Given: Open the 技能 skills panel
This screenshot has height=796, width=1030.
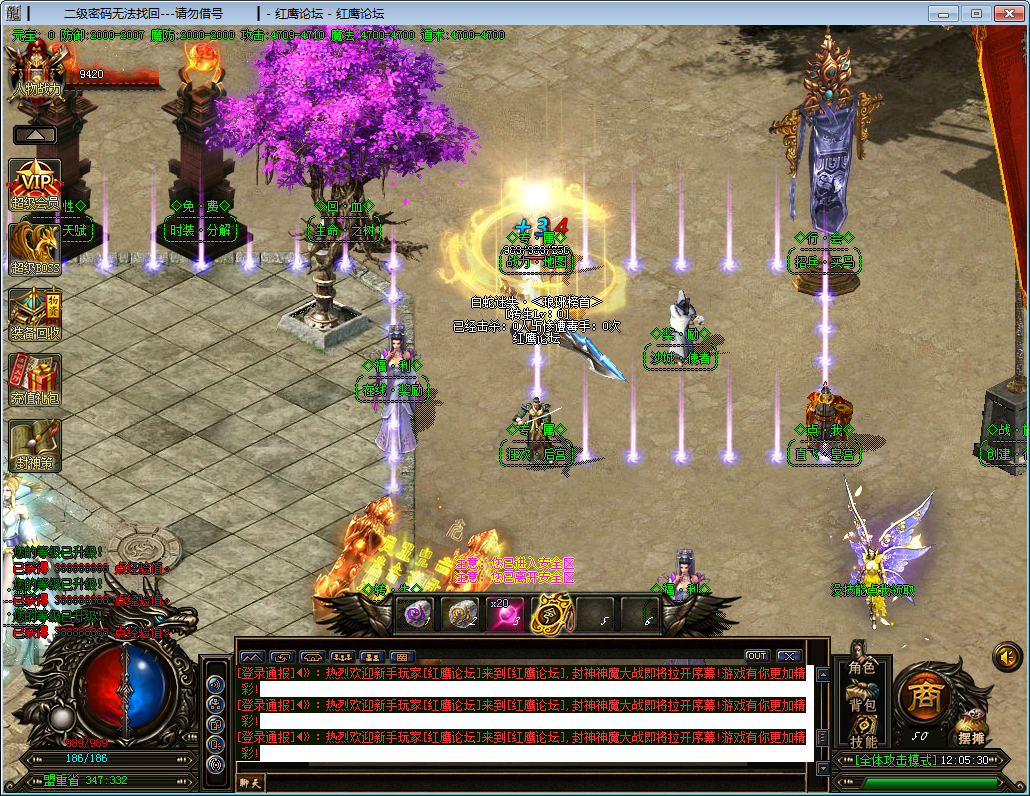Looking at the screenshot, I should (x=862, y=741).
